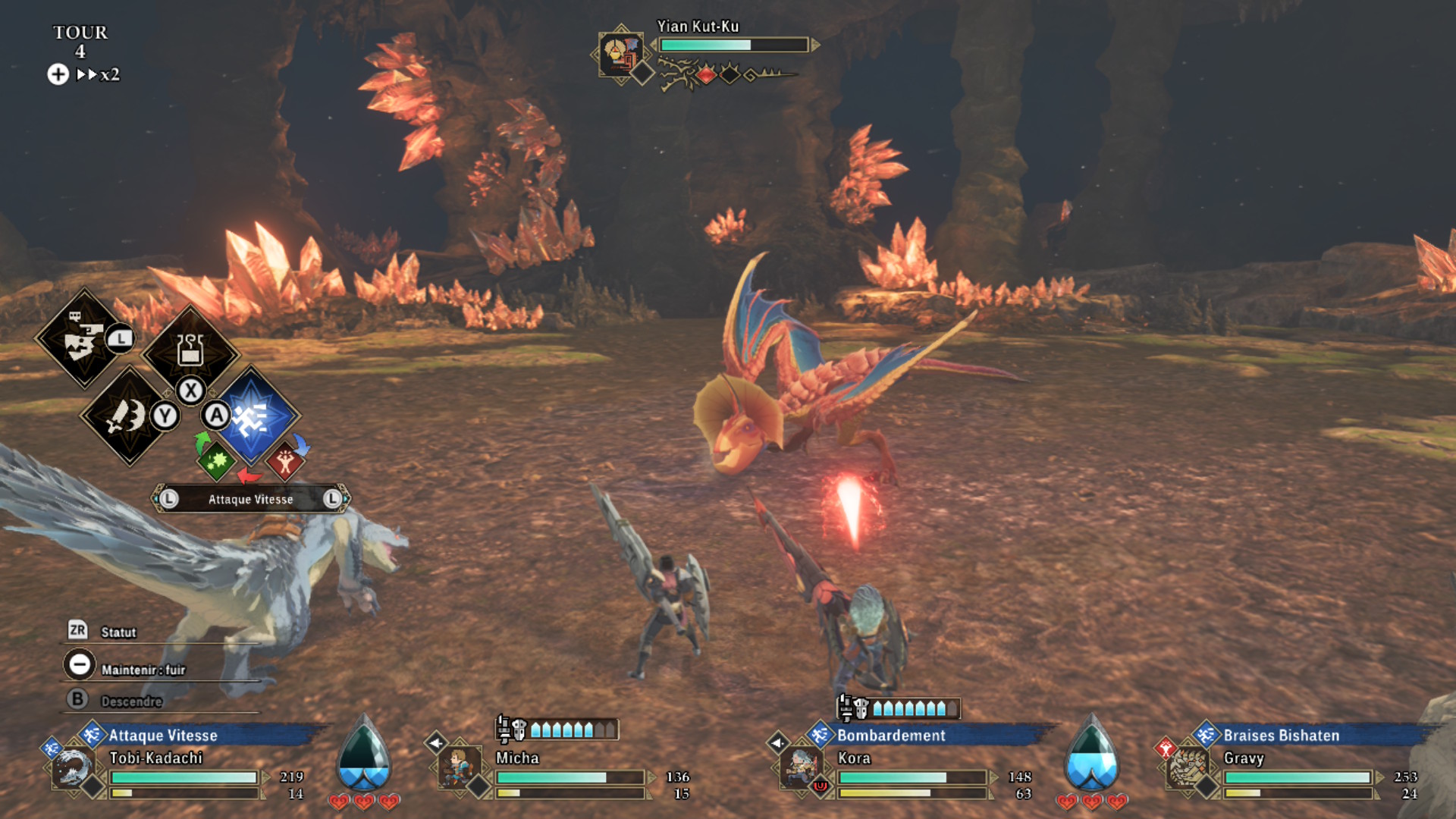Choose the green Technical attack type
1456x819 pixels.
pyautogui.click(x=217, y=460)
